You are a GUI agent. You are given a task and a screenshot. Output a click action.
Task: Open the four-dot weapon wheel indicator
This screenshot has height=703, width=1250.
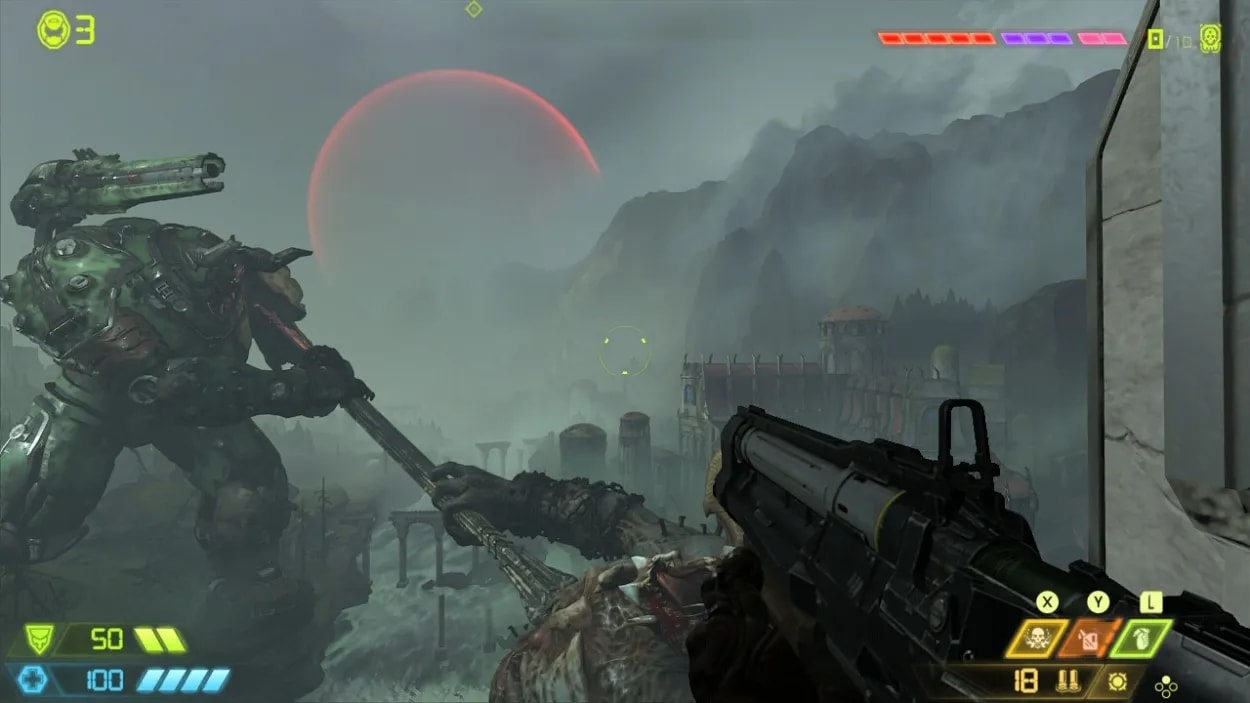[x=1166, y=686]
